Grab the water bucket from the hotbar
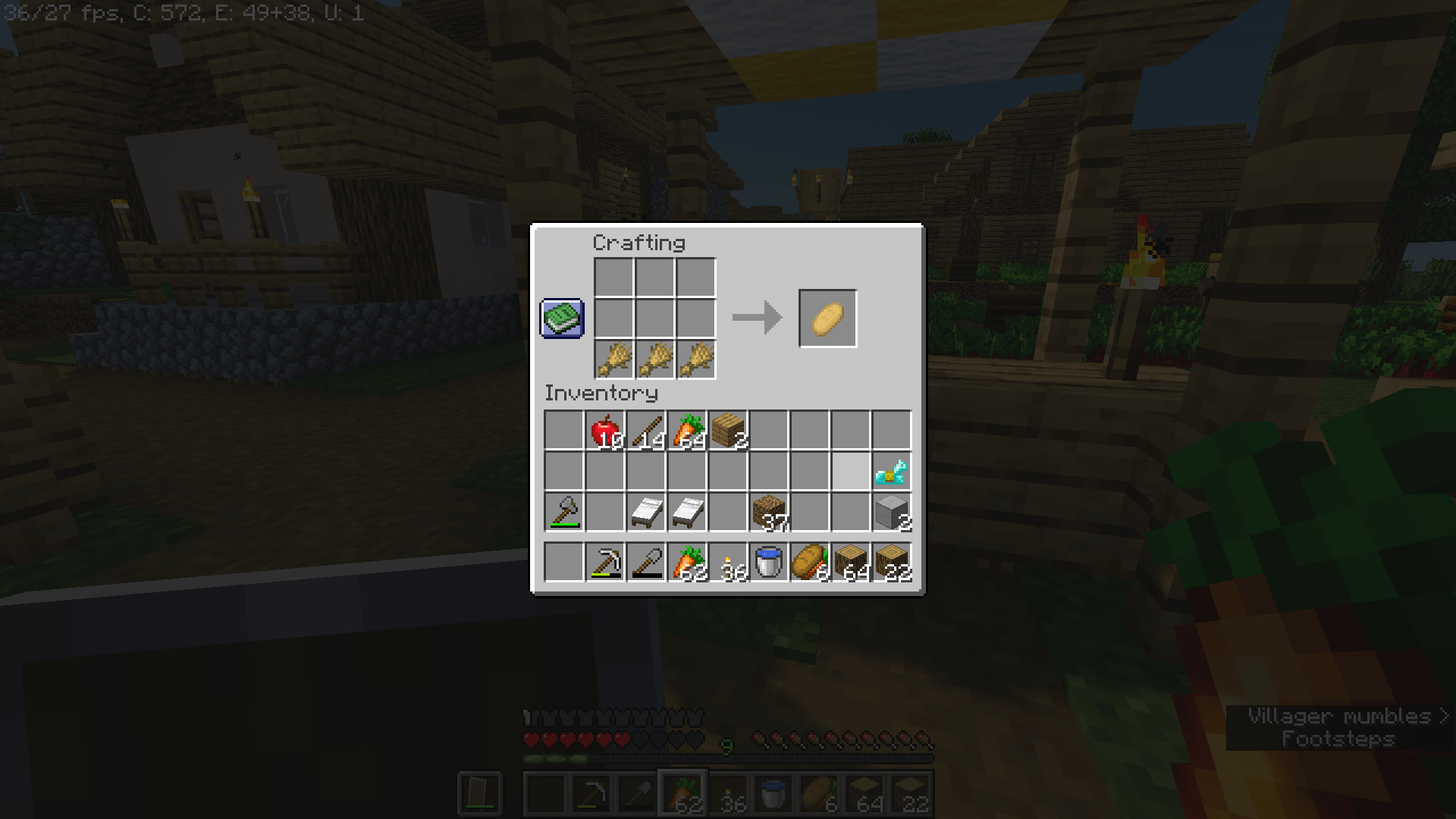The height and width of the screenshot is (819, 1456). pos(768,561)
